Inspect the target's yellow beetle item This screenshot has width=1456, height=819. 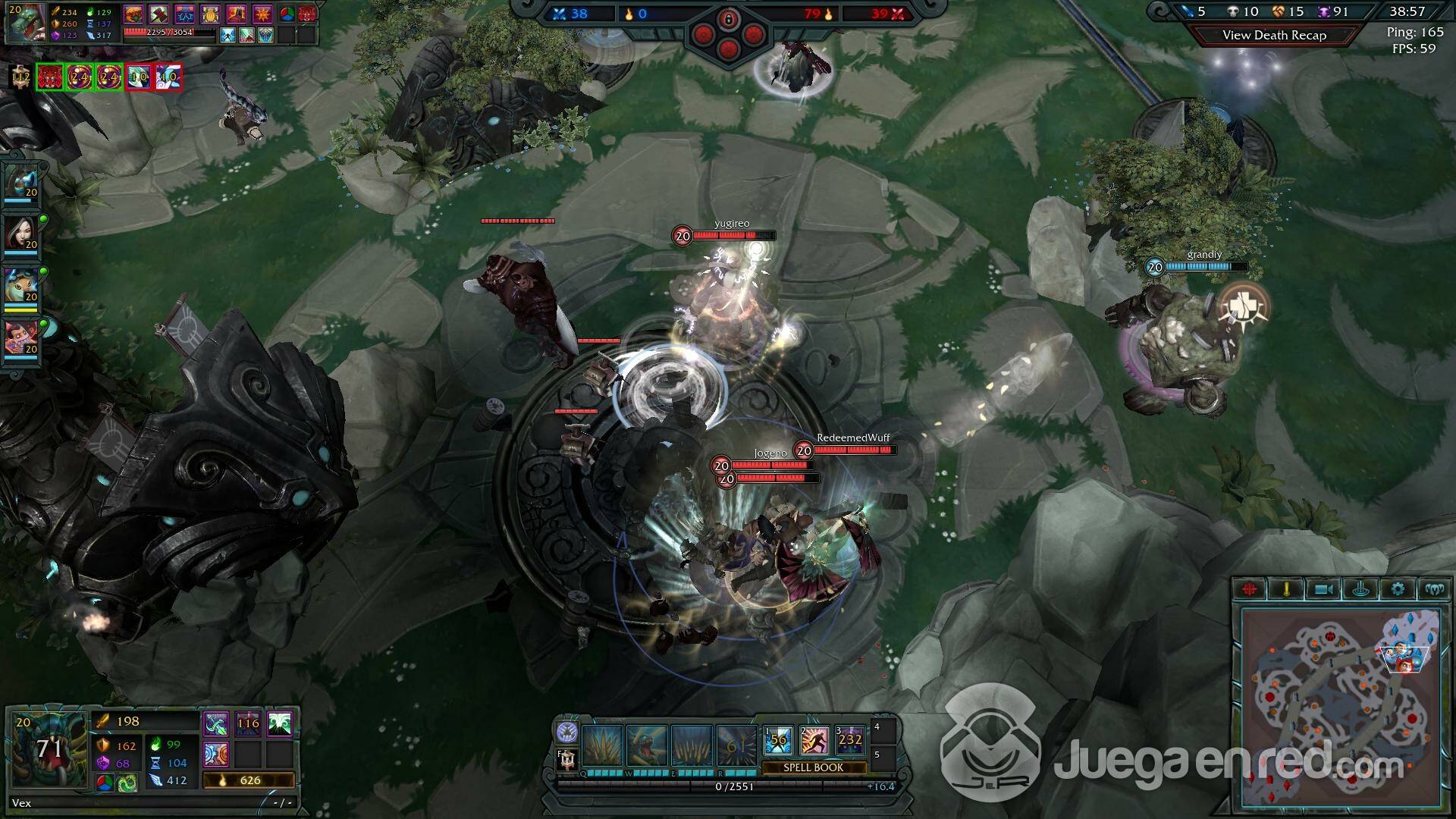coord(210,14)
